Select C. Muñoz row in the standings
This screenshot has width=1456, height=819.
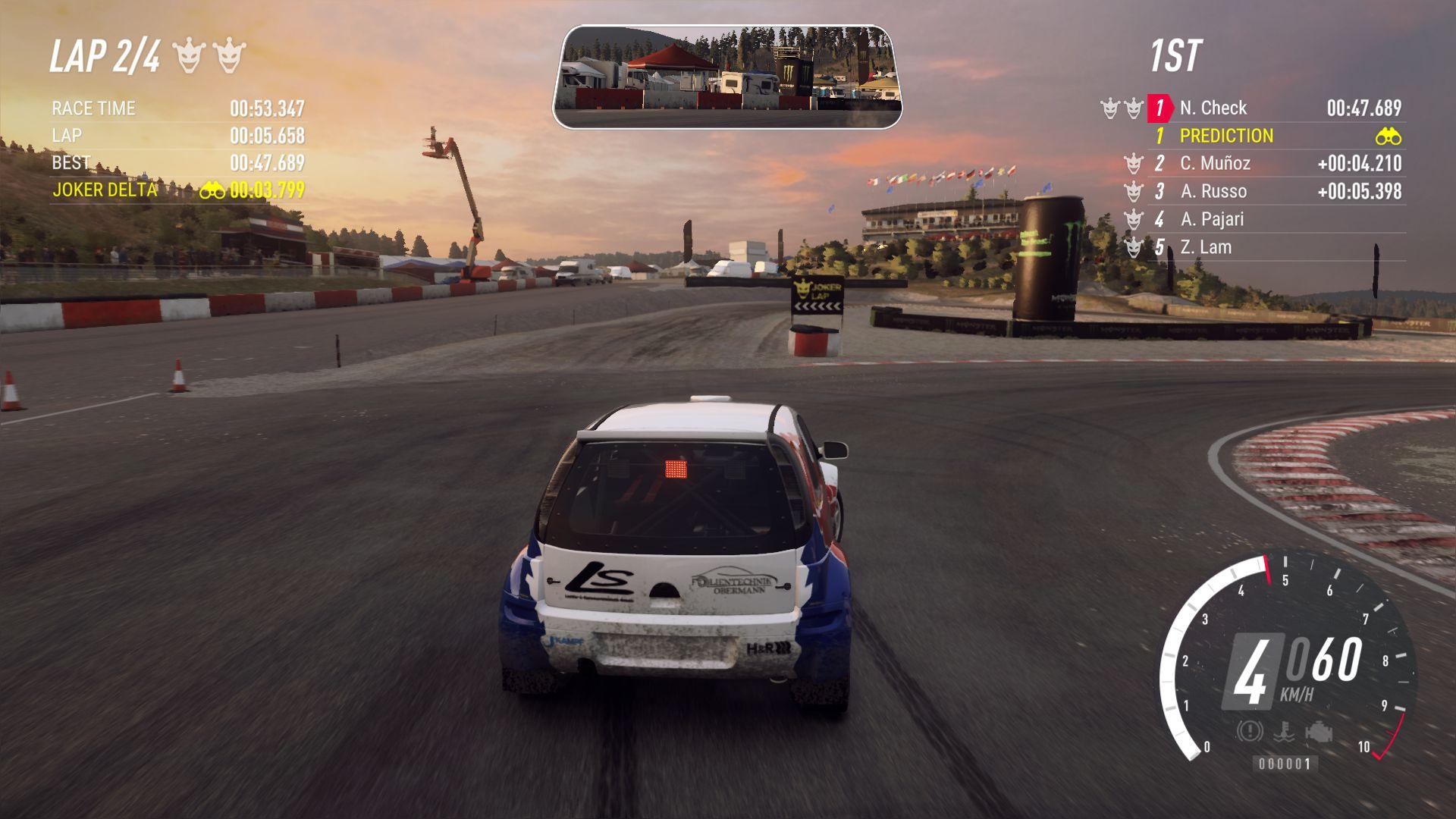click(x=1215, y=164)
